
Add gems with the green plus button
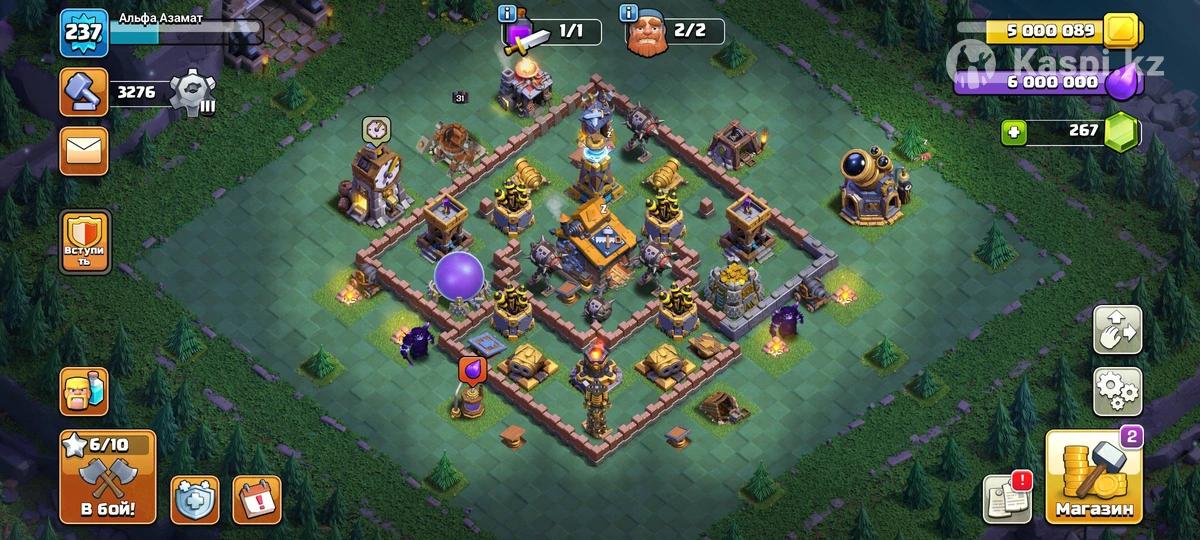tap(1015, 132)
